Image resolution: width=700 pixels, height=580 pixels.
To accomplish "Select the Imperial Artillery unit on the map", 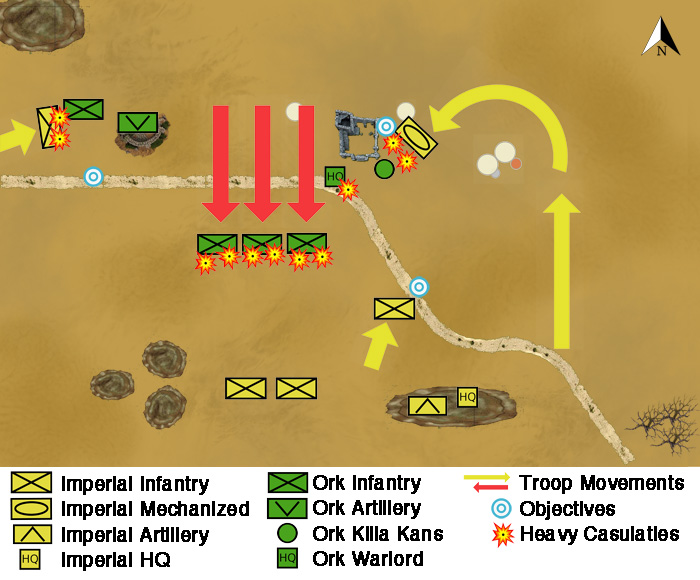I will pyautogui.click(x=428, y=405).
